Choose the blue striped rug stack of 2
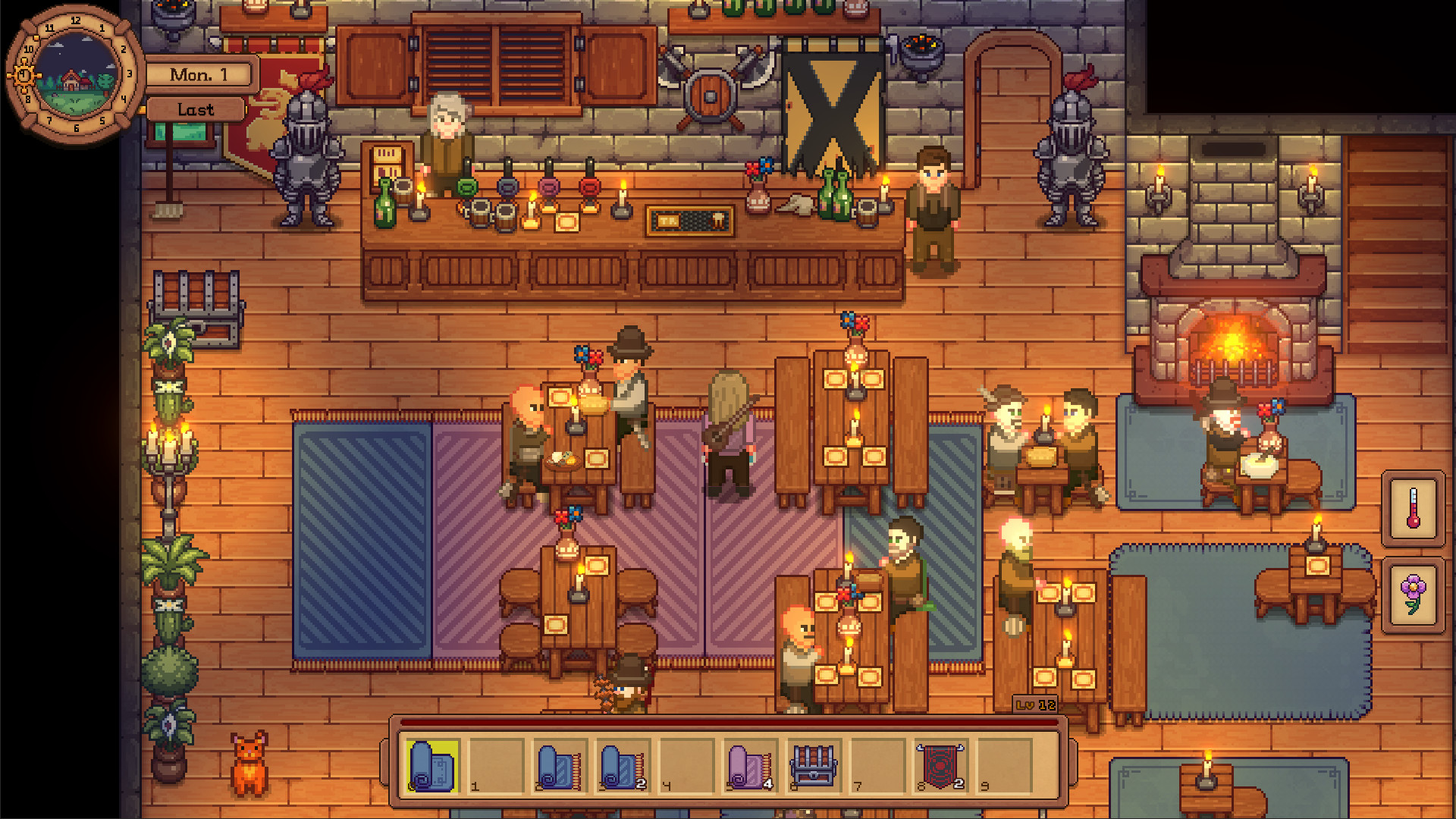This screenshot has width=1456, height=819. click(x=623, y=766)
